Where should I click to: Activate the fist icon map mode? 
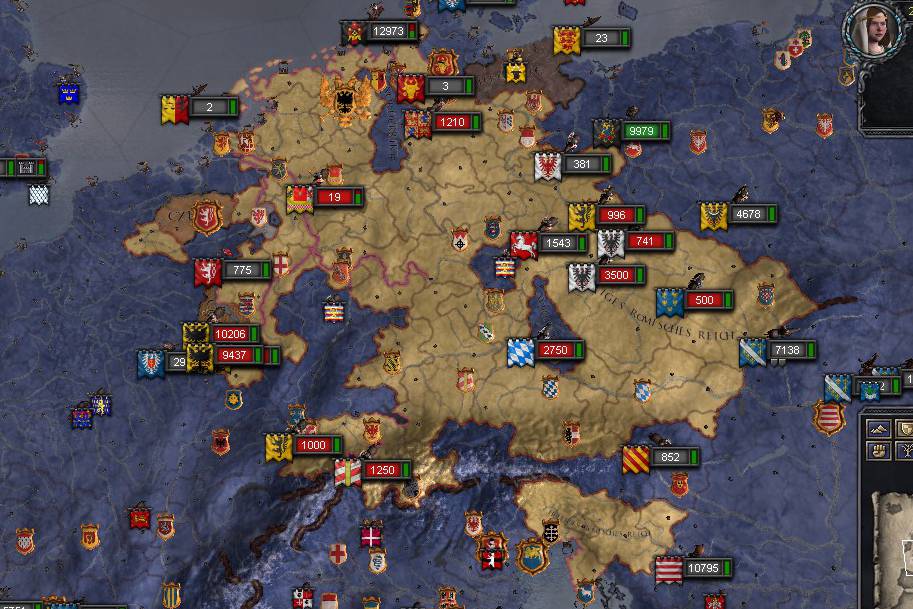(x=880, y=450)
